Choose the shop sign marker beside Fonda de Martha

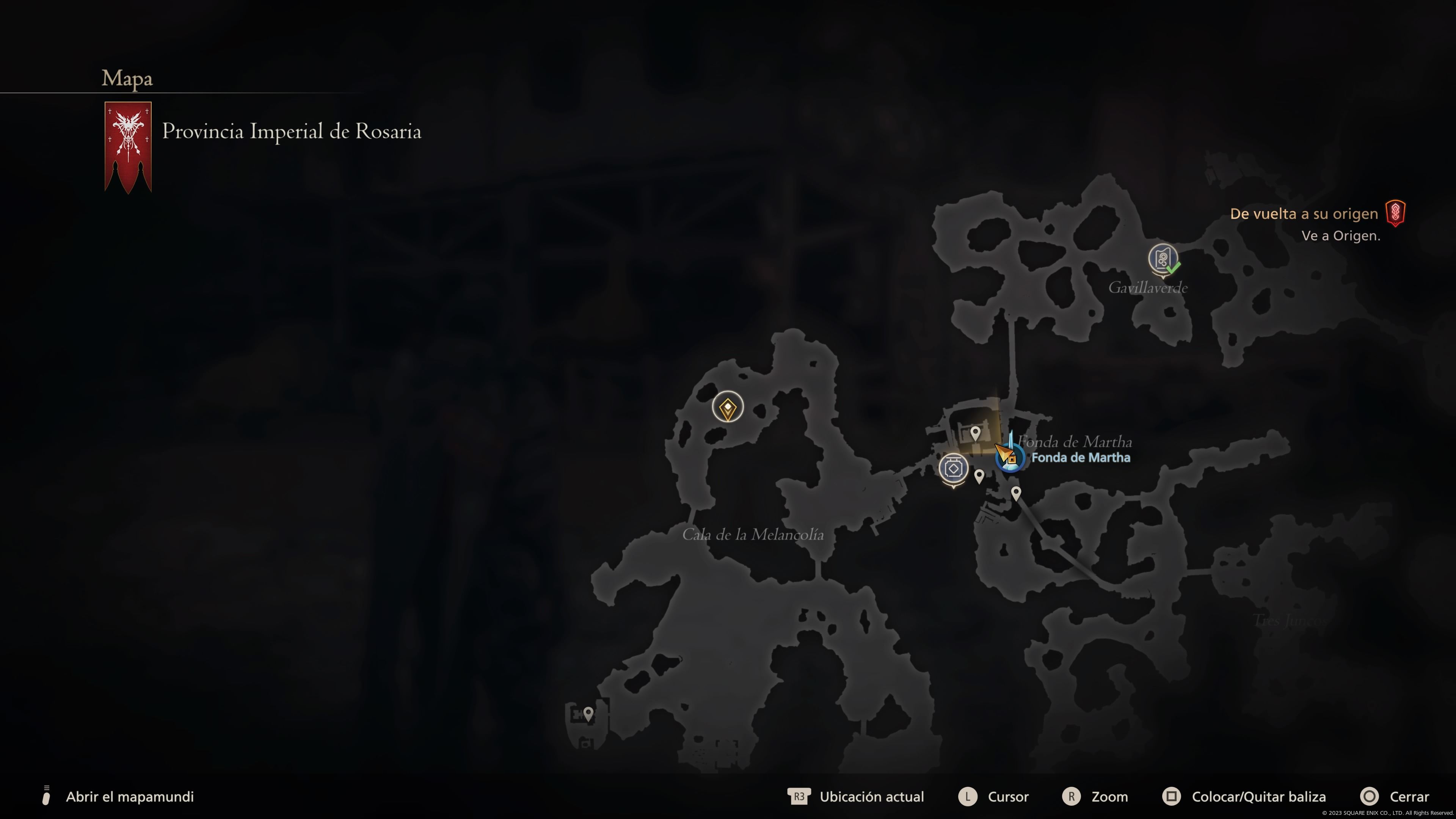click(954, 469)
